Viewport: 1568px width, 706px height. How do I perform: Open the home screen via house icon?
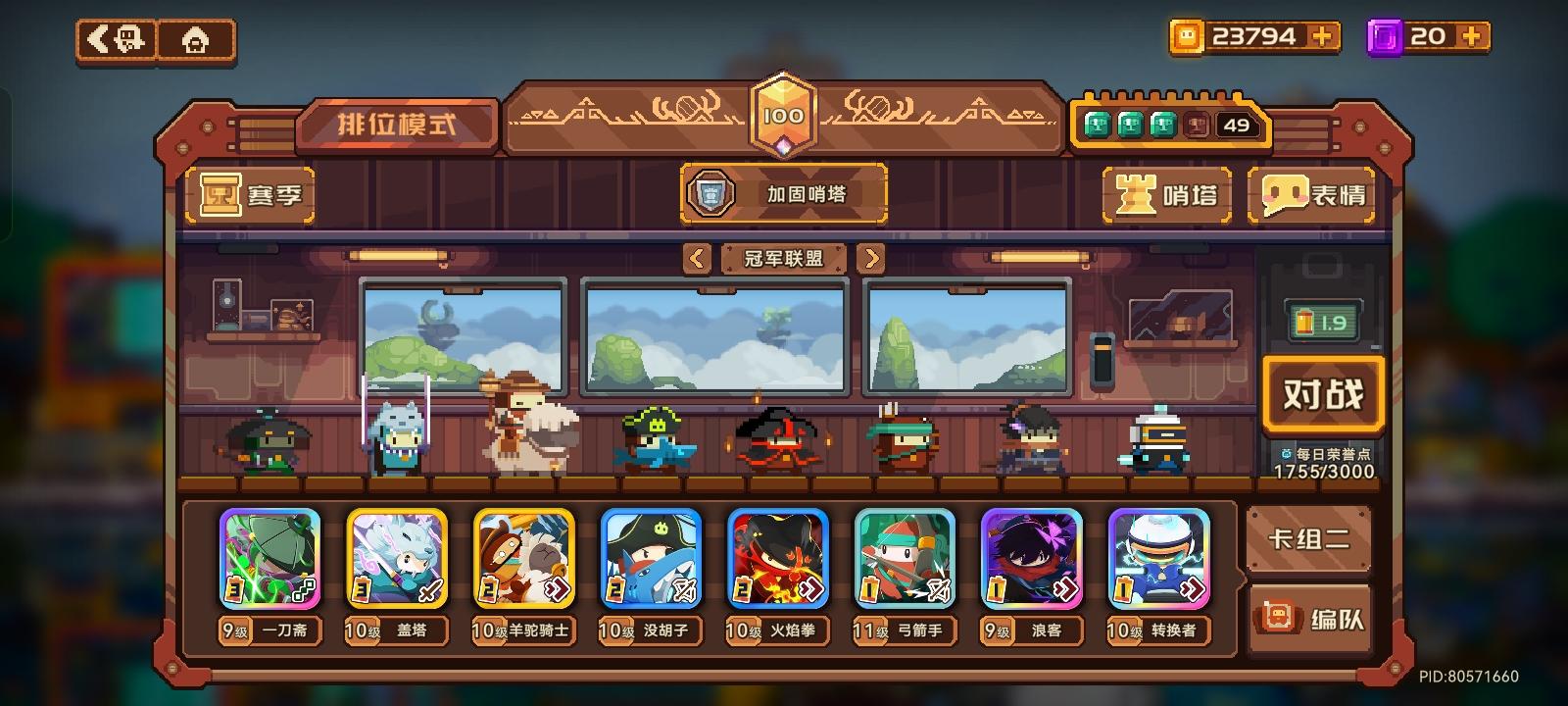pyautogui.click(x=195, y=37)
